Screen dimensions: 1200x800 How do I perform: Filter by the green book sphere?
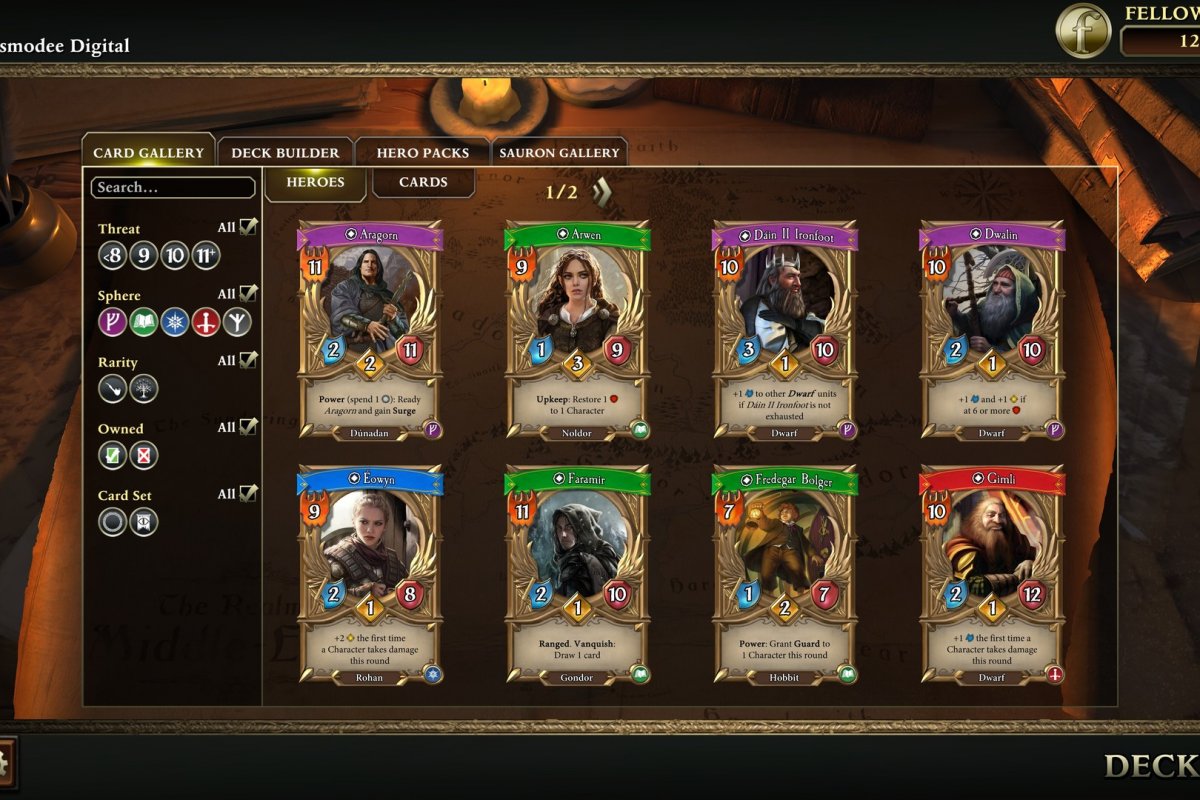[x=143, y=322]
